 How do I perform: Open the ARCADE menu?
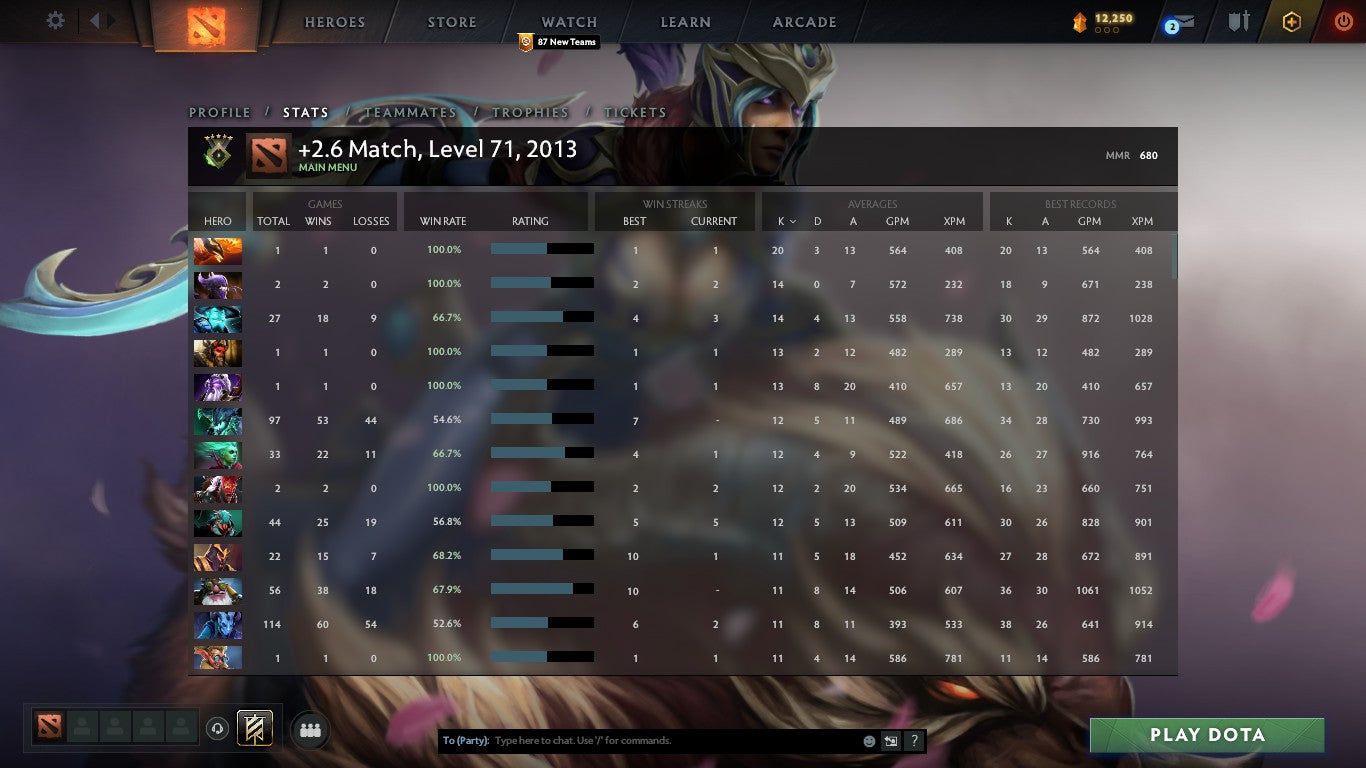(x=803, y=21)
